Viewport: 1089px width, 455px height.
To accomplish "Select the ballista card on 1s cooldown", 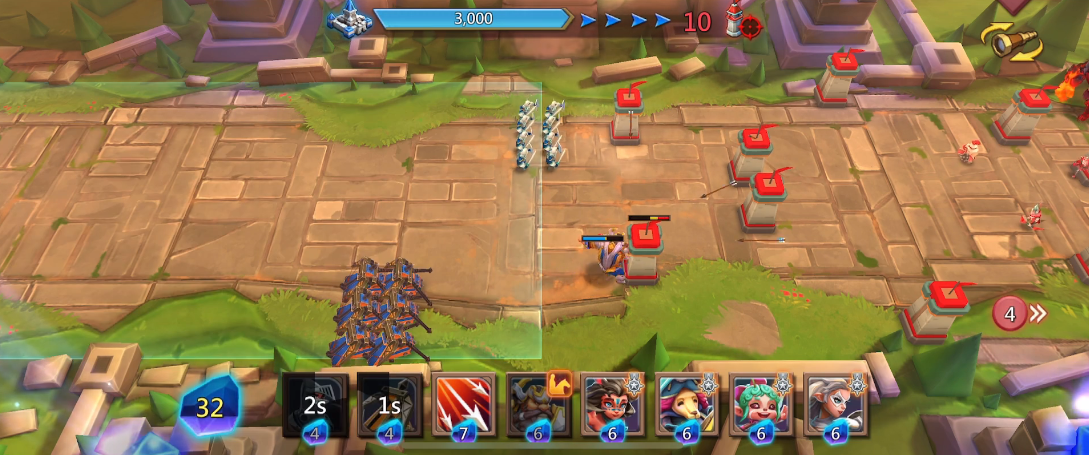I will [390, 405].
